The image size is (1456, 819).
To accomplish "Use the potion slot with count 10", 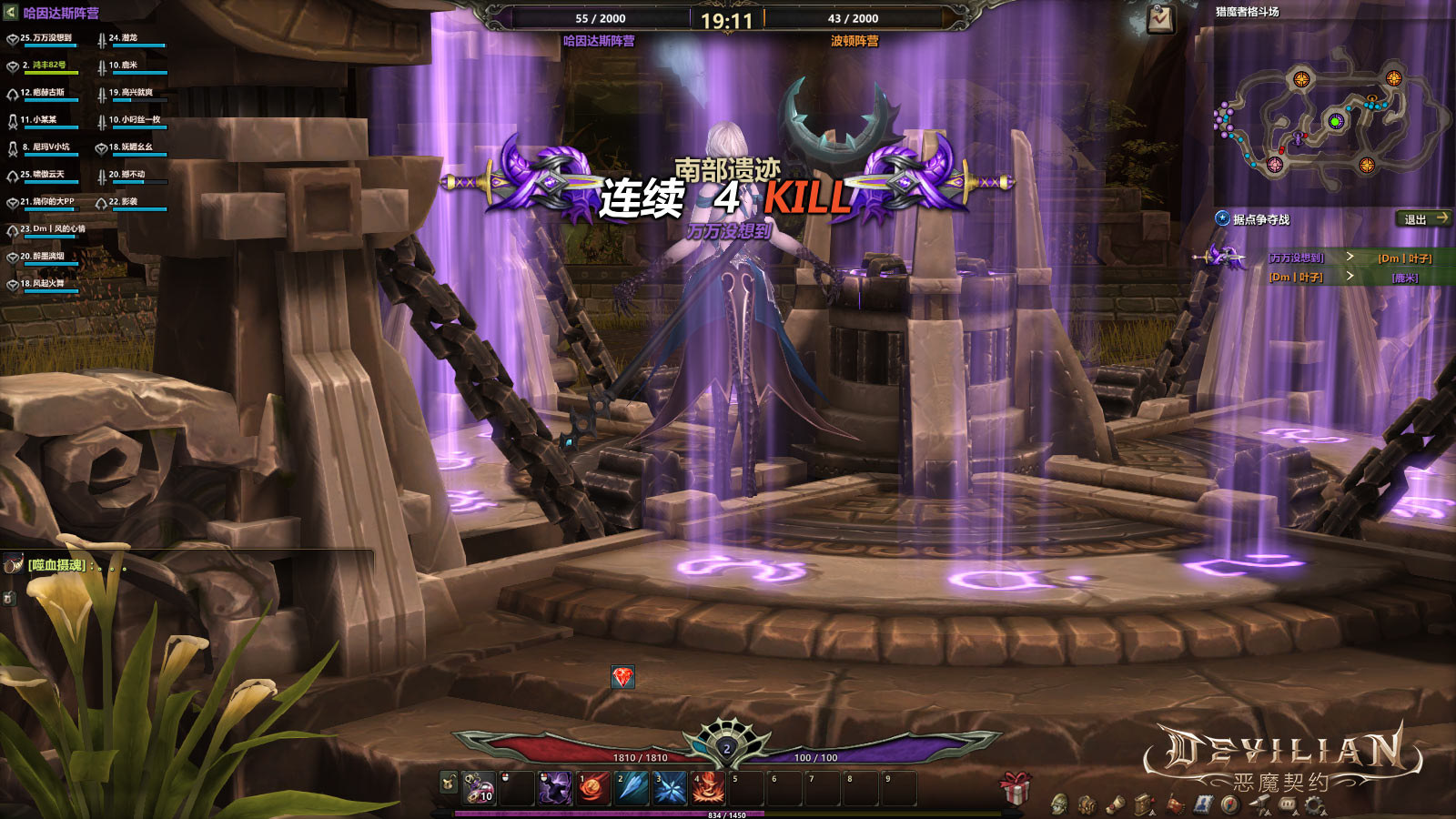I will point(479,788).
